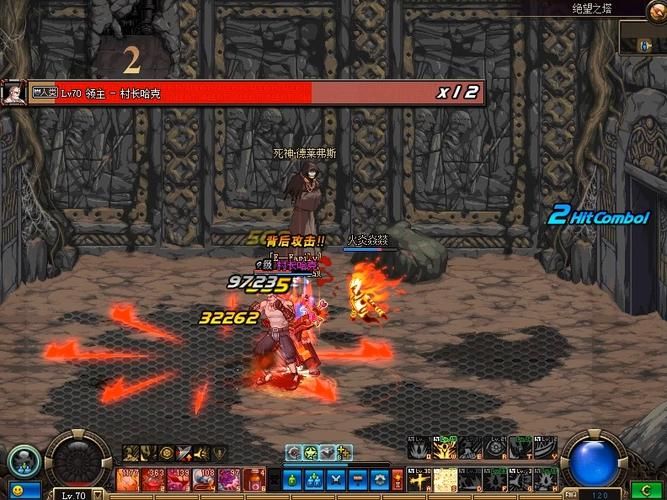This screenshot has width=667, height=500.
Task: Trigger the bright glowing skill on S key
Action: [446, 479]
